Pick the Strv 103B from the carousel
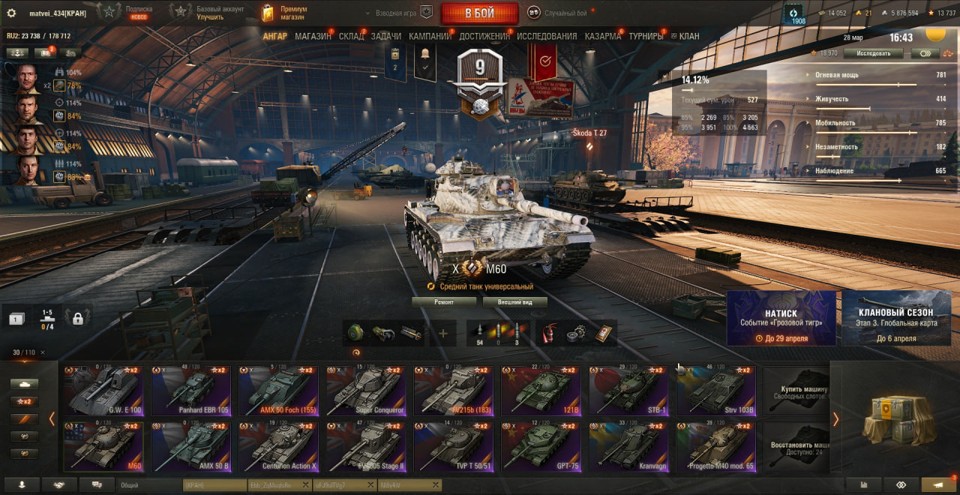Image resolution: width=960 pixels, height=495 pixels. click(x=716, y=390)
